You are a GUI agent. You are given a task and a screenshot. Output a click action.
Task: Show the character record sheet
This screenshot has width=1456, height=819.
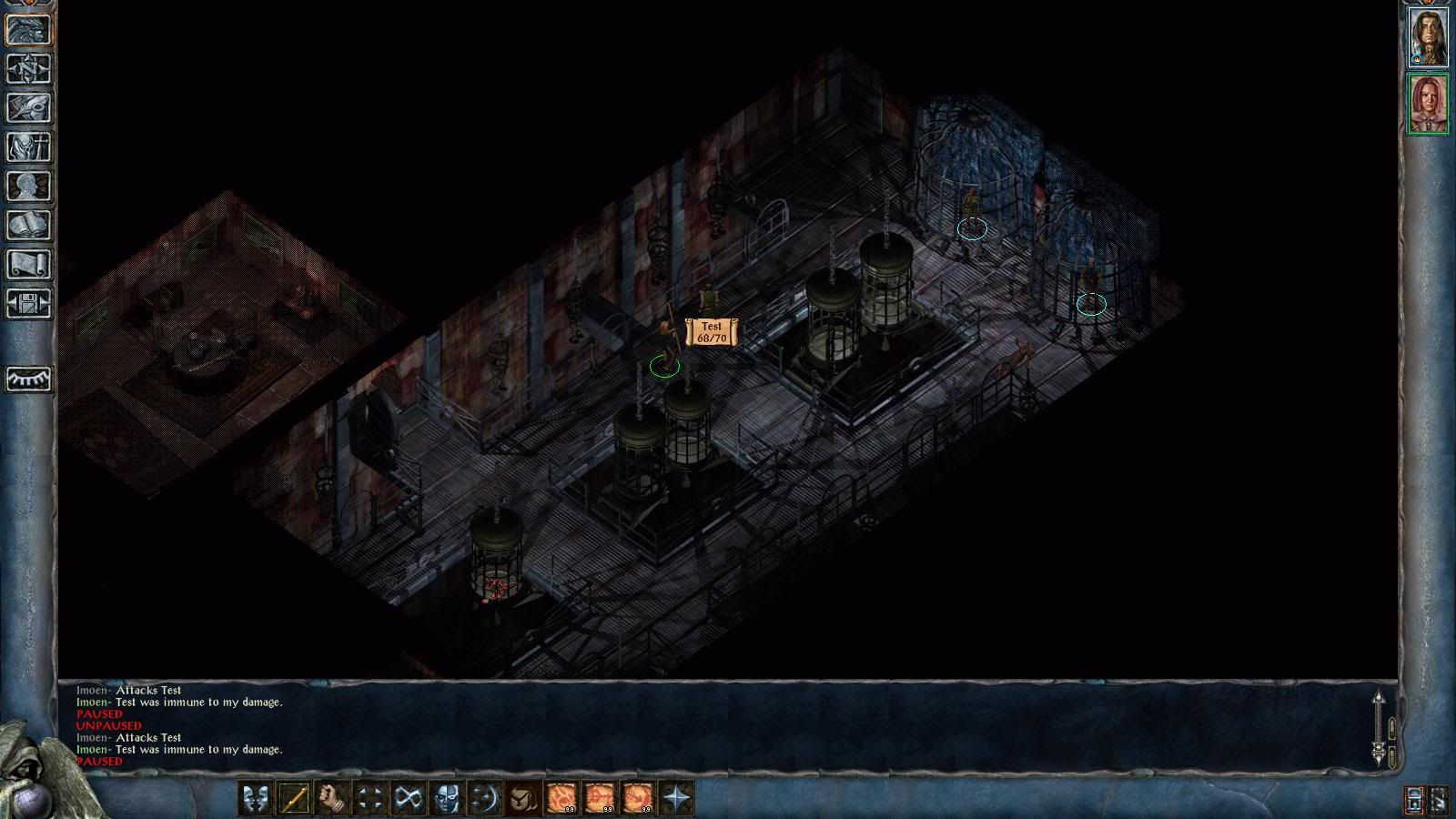(x=29, y=186)
